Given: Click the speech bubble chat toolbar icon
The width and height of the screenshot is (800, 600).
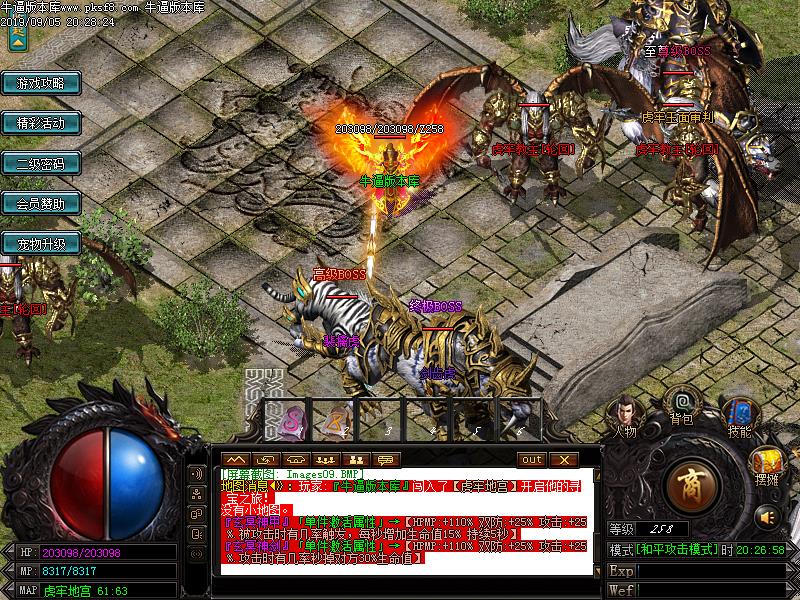Looking at the screenshot, I should click(384, 459).
